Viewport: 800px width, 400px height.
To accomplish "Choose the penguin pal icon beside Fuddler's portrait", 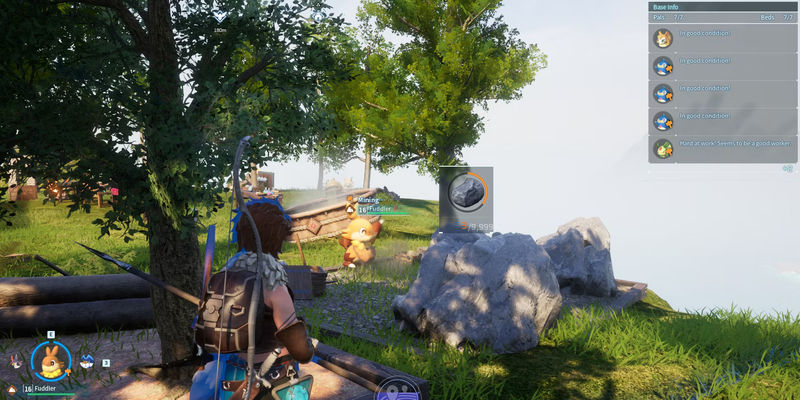I will click(x=87, y=361).
